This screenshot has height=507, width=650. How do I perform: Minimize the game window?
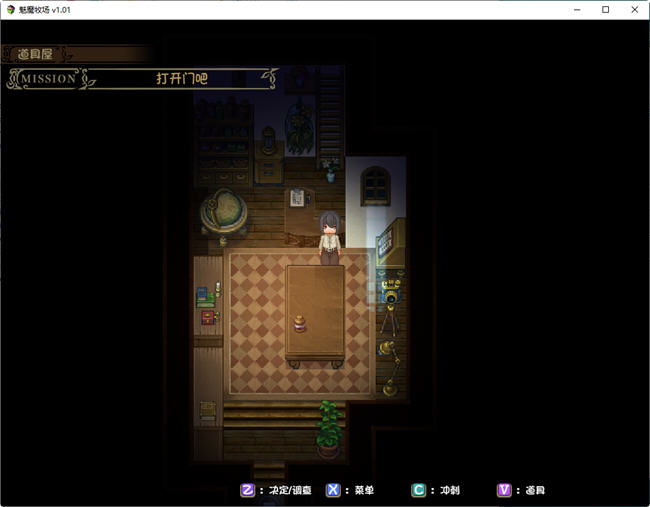[578, 9]
